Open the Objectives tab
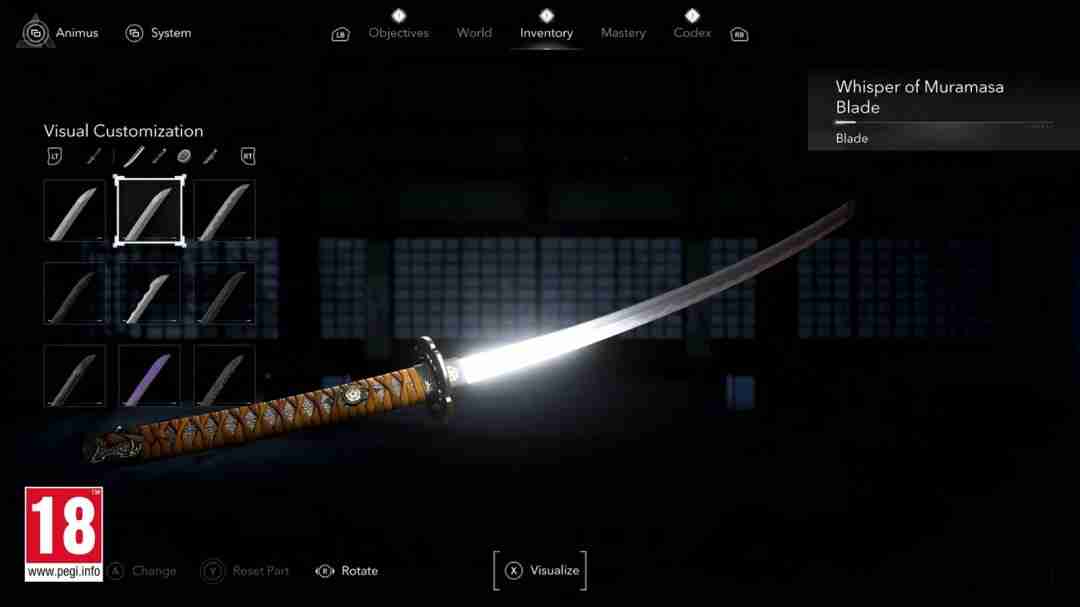The width and height of the screenshot is (1080, 607). [398, 33]
